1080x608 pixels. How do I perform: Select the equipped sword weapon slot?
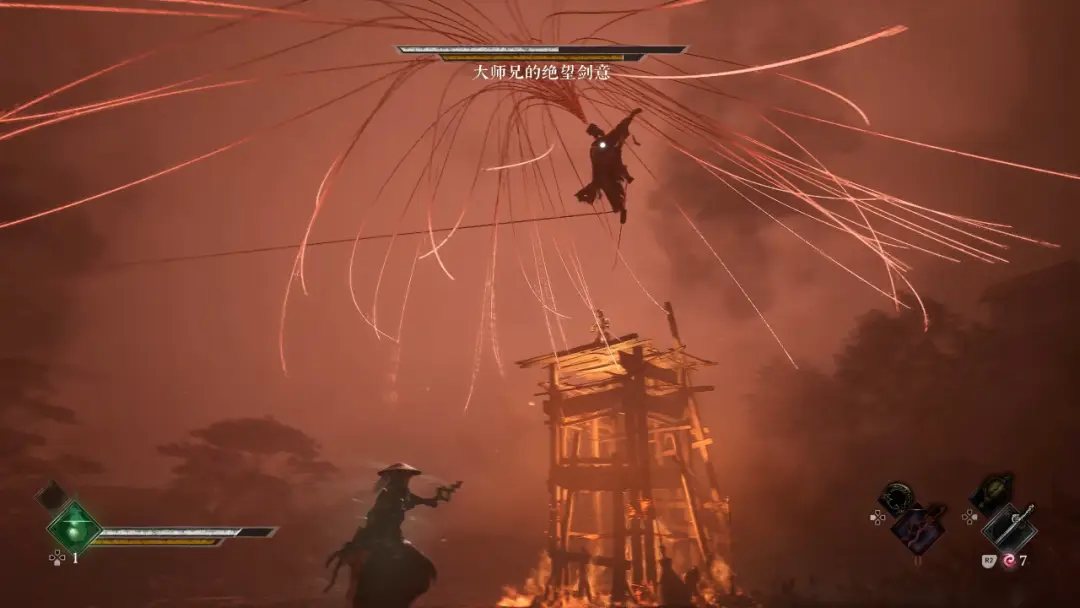pos(1009,527)
